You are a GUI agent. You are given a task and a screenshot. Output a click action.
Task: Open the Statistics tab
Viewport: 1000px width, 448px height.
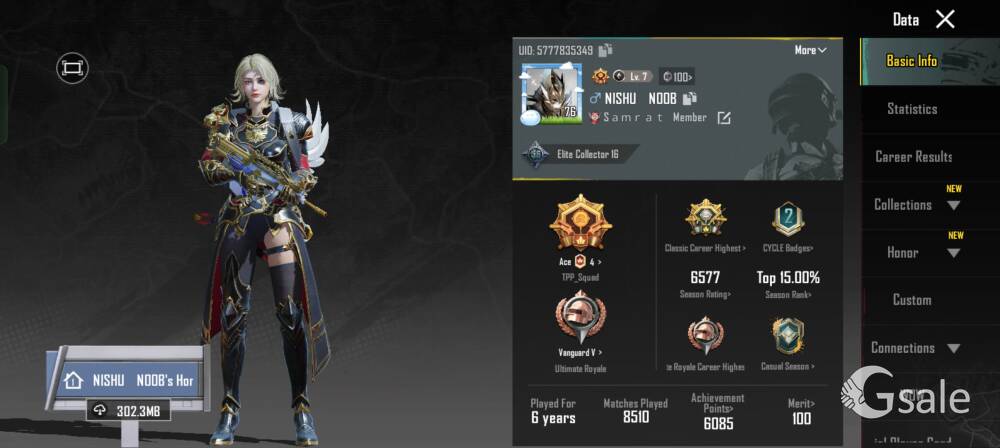click(x=912, y=109)
